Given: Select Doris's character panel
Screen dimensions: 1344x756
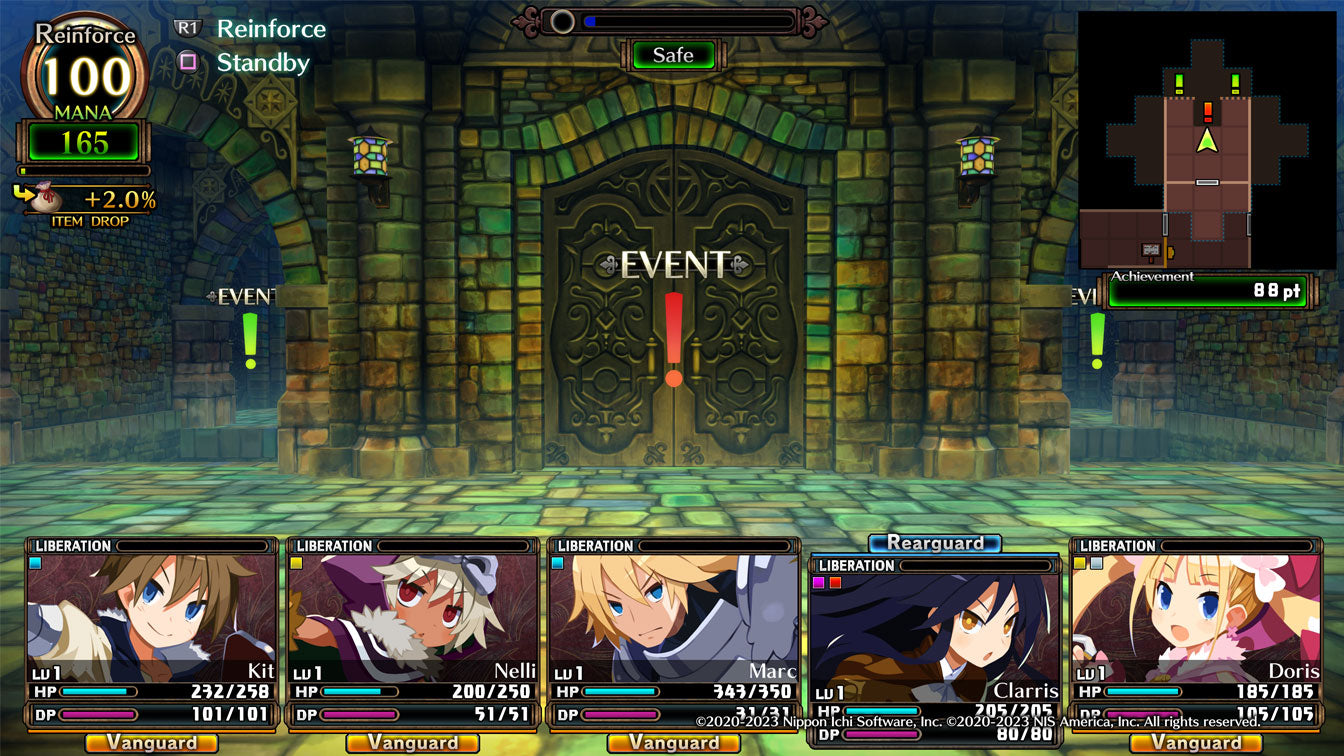Looking at the screenshot, I should point(1196,620).
